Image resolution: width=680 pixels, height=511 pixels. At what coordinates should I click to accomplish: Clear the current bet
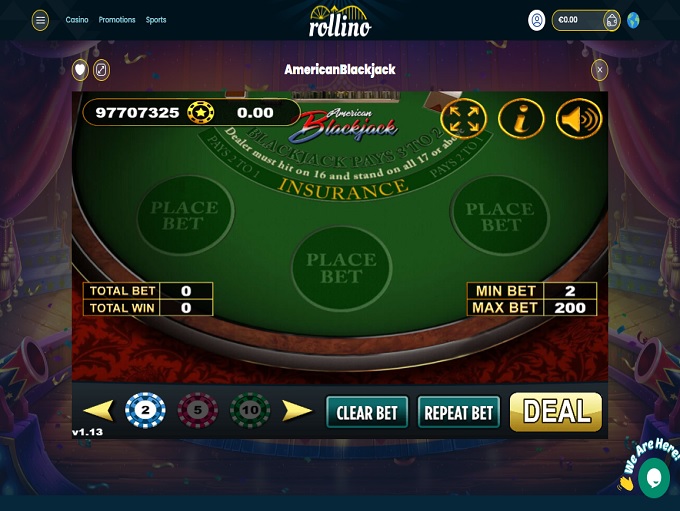tap(367, 412)
